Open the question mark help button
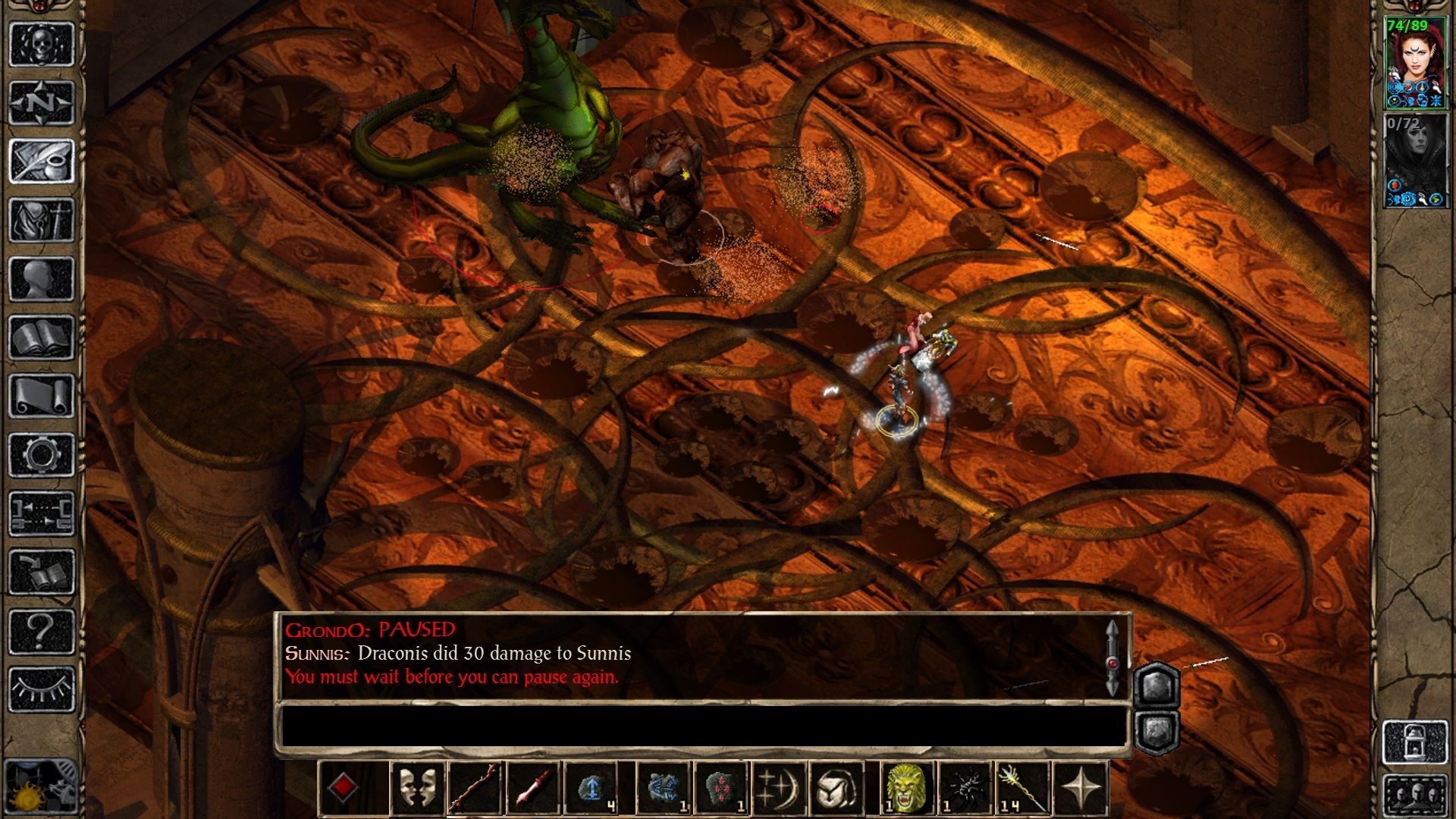This screenshot has width=1456, height=819. point(42,631)
